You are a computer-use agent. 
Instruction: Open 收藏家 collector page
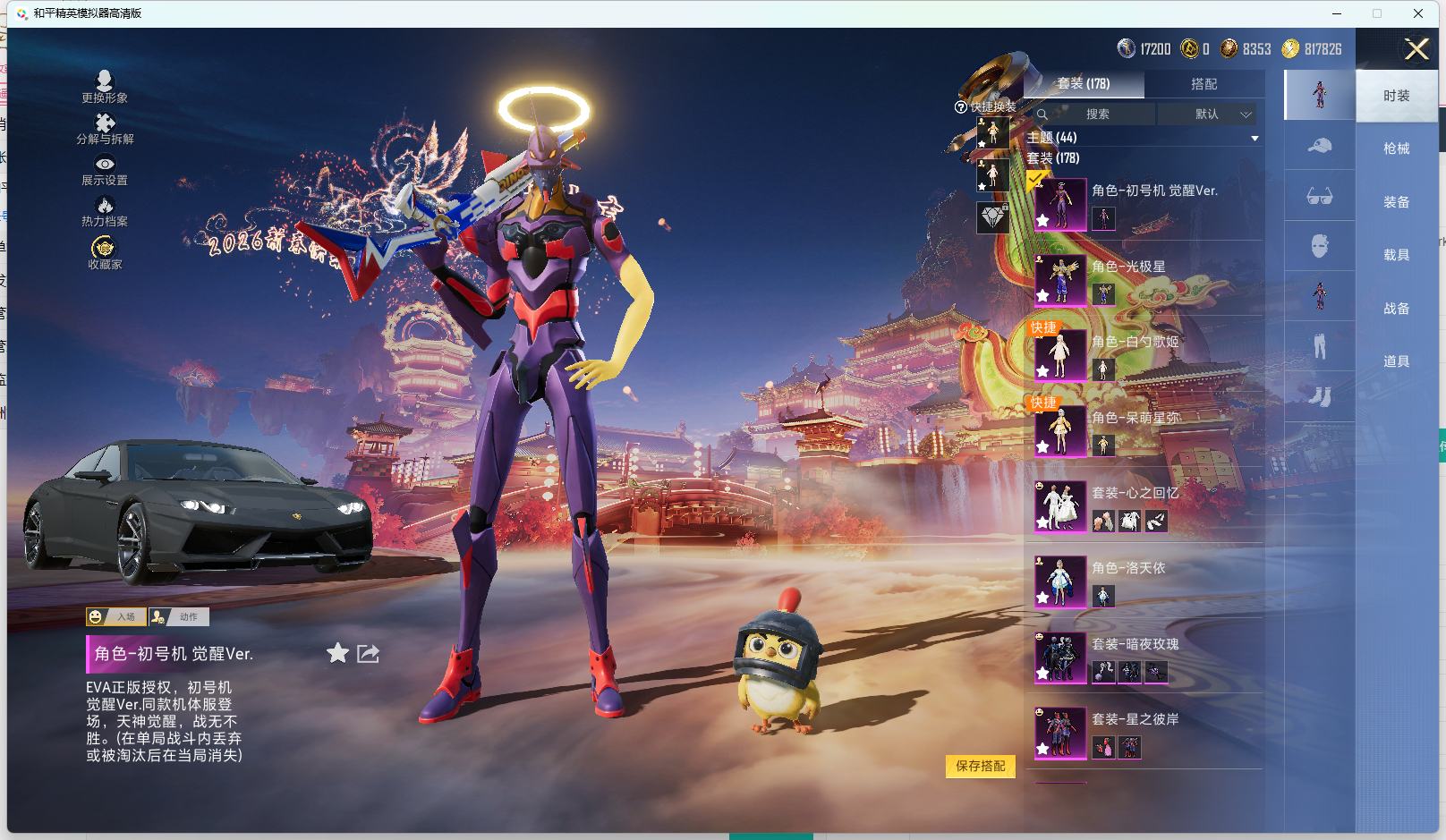(x=105, y=252)
